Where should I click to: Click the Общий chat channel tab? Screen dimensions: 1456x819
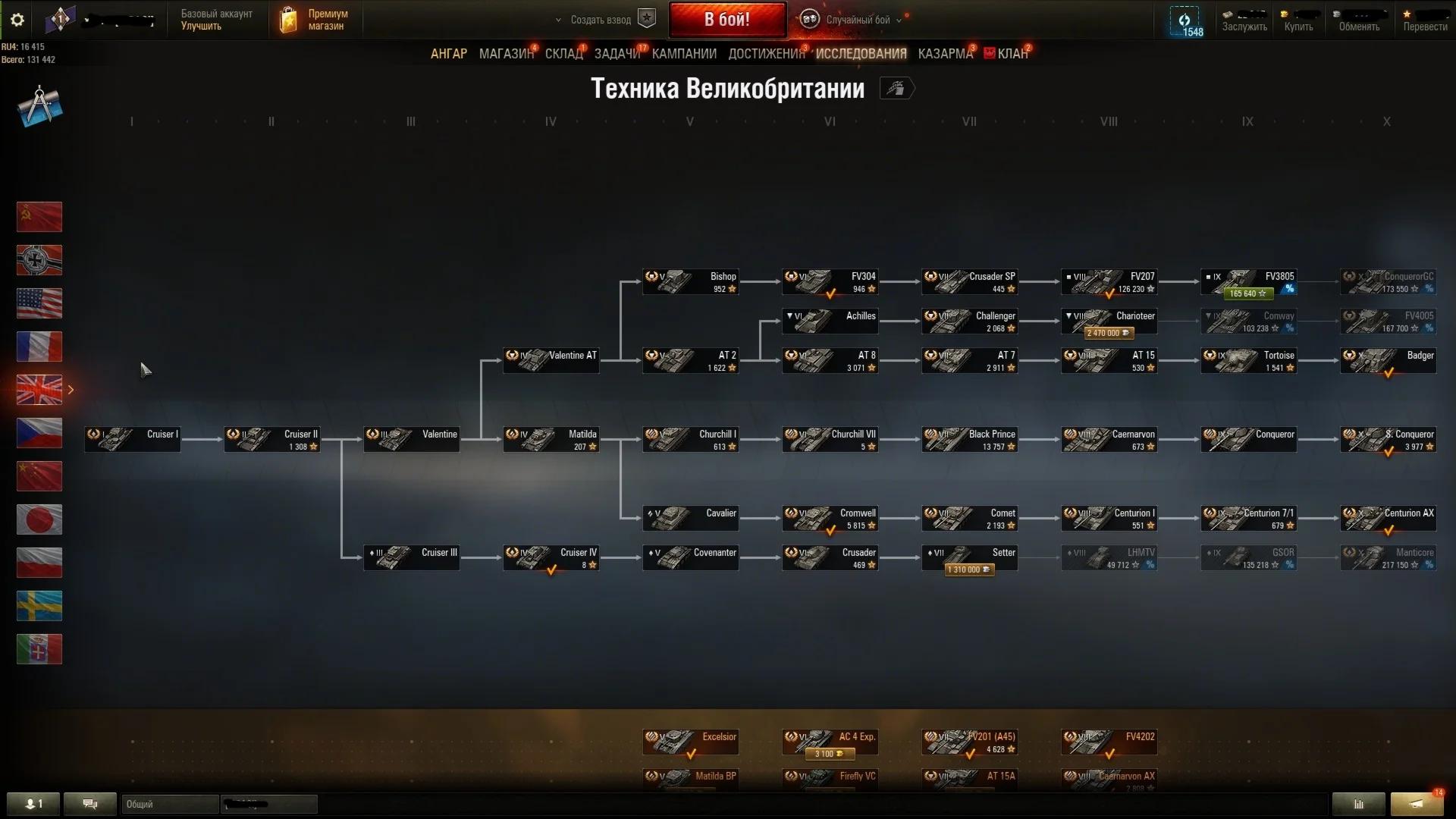tap(168, 804)
